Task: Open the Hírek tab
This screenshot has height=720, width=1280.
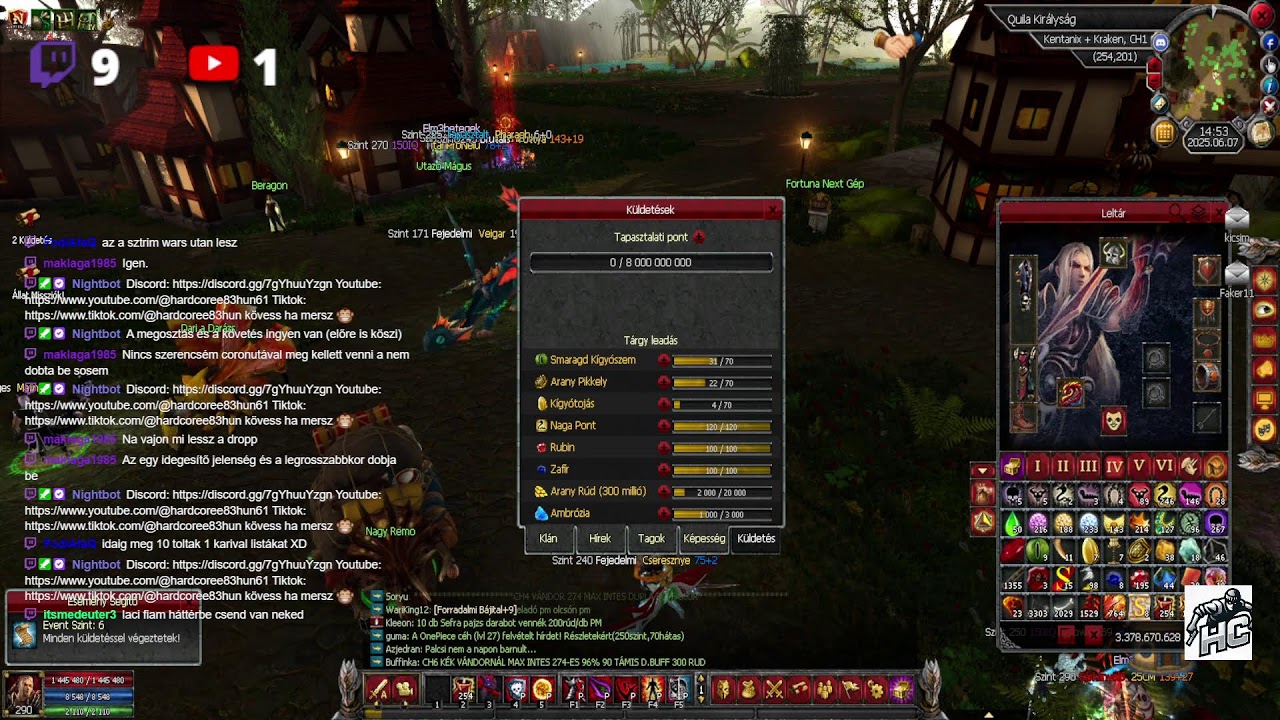Action: coord(600,539)
